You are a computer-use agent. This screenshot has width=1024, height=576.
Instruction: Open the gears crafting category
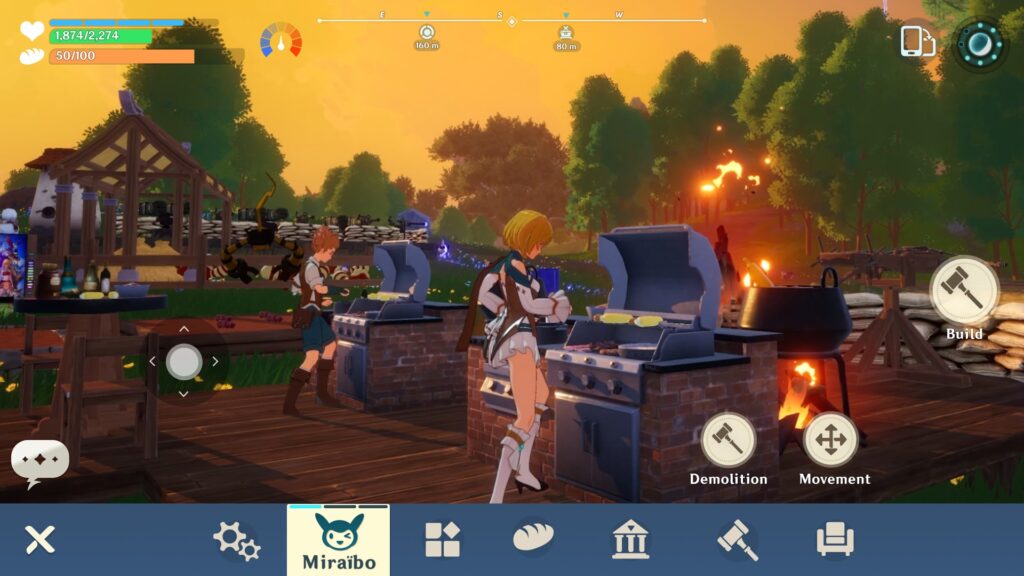click(x=236, y=540)
